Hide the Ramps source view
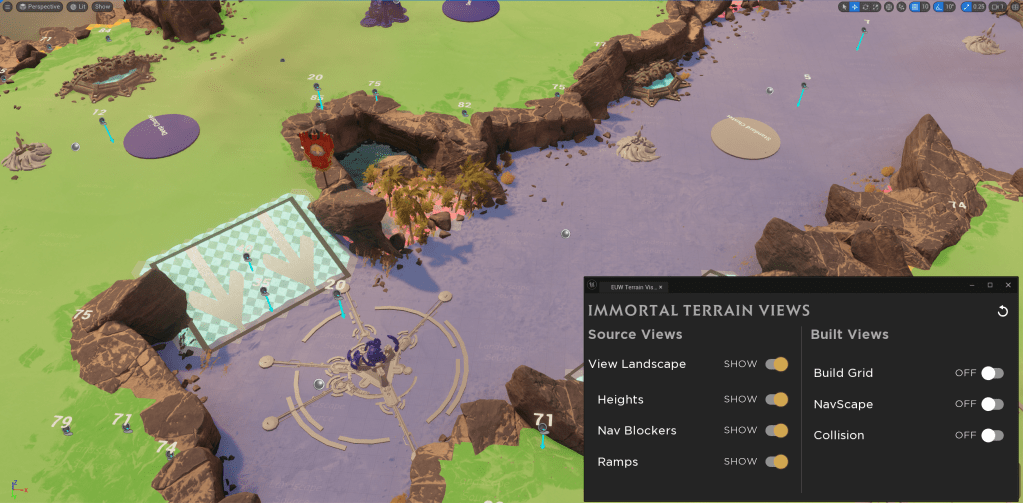 pos(777,462)
